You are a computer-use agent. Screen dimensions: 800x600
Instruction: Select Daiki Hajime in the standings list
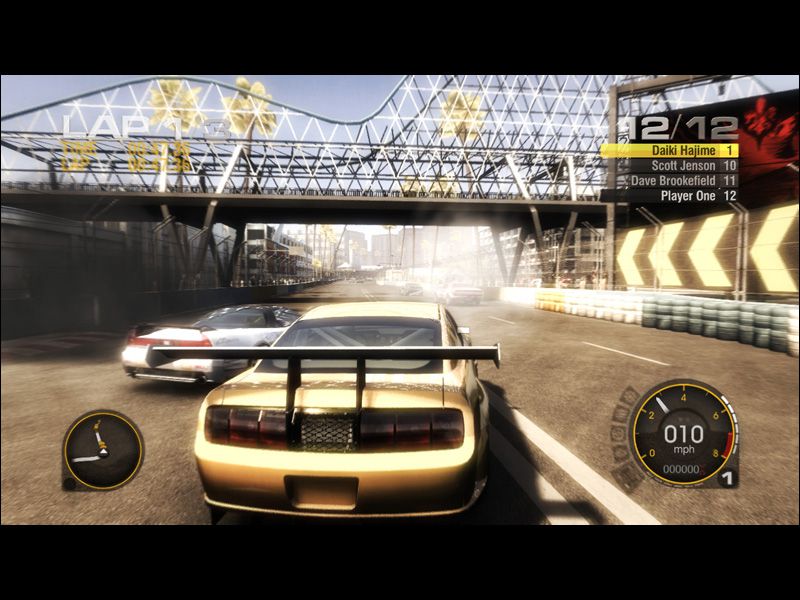tap(670, 150)
